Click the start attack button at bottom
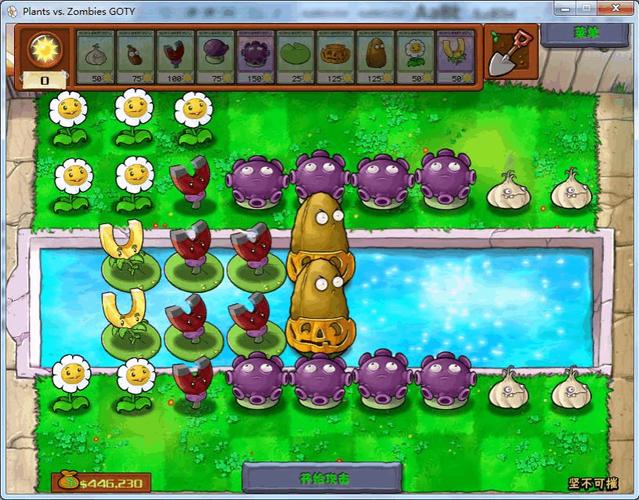The height and width of the screenshot is (500, 639). click(321, 477)
